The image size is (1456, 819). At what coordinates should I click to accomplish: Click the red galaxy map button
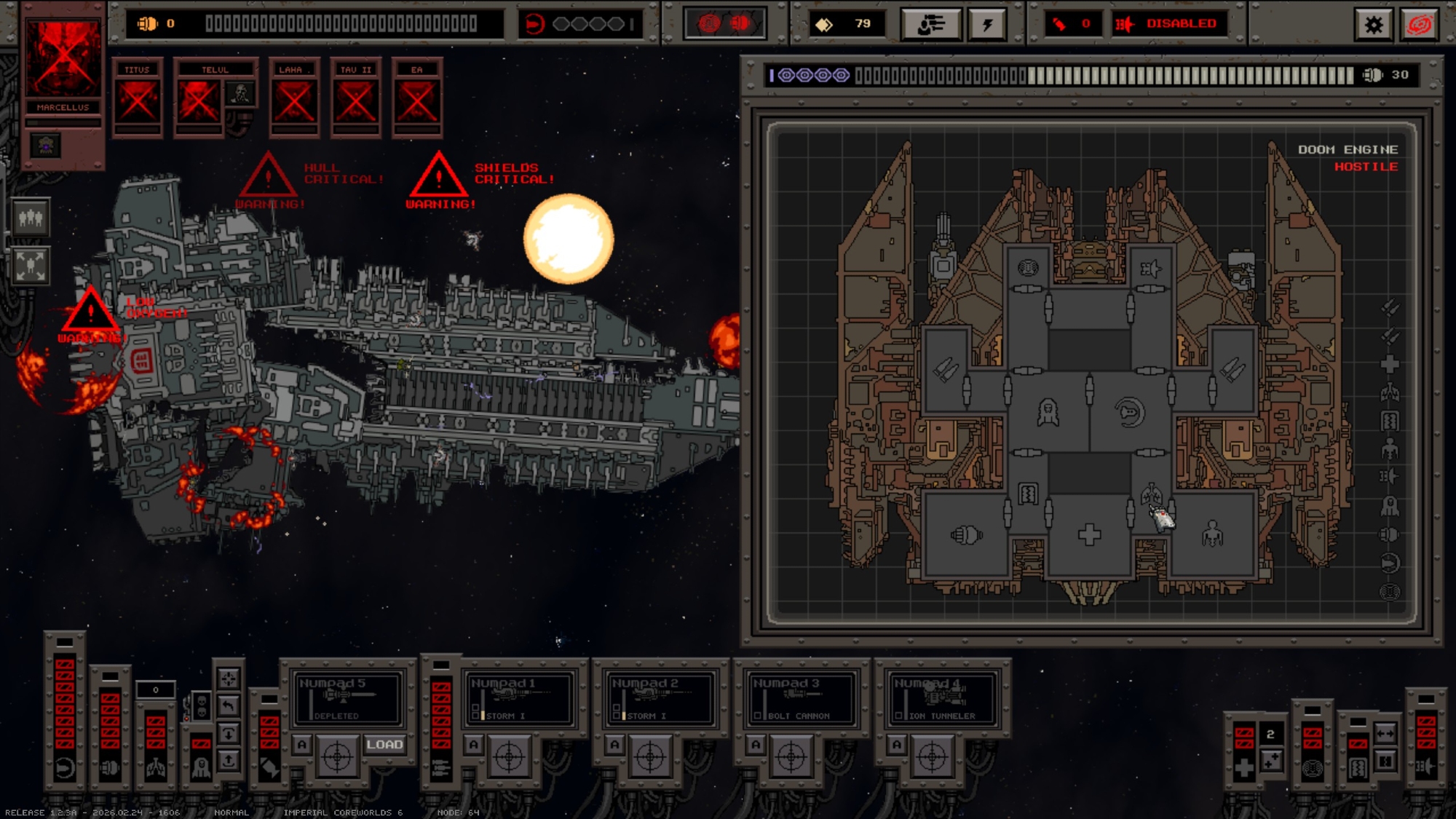1420,25
